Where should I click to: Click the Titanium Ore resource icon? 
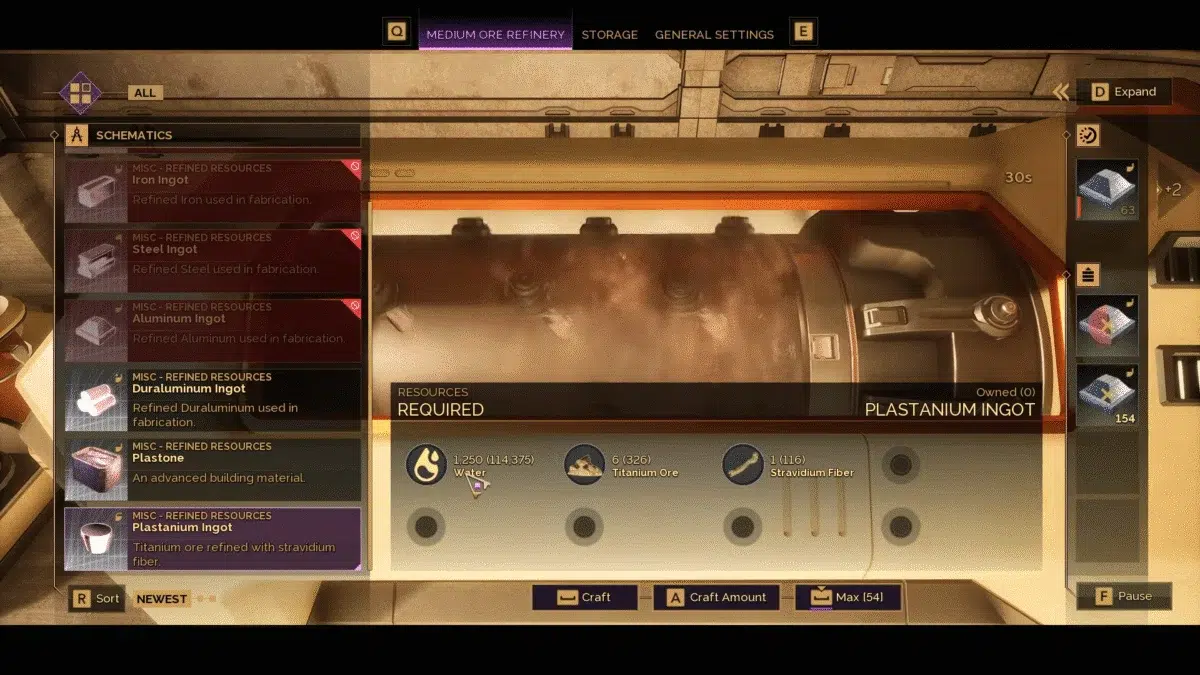(584, 465)
